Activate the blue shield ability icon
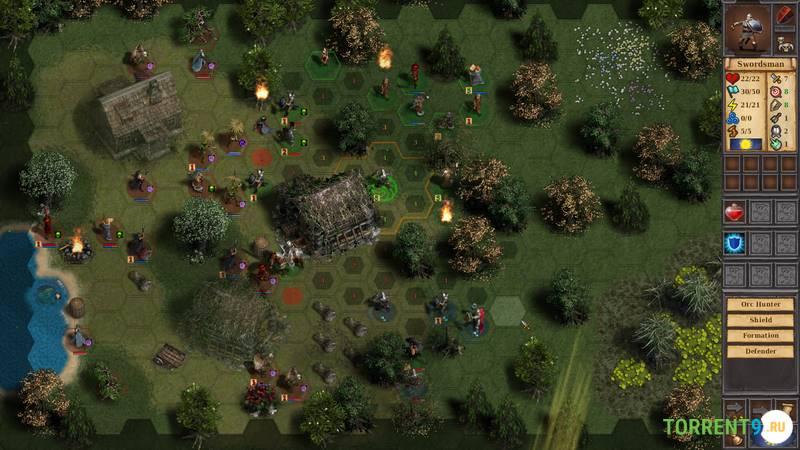 pyautogui.click(x=735, y=243)
